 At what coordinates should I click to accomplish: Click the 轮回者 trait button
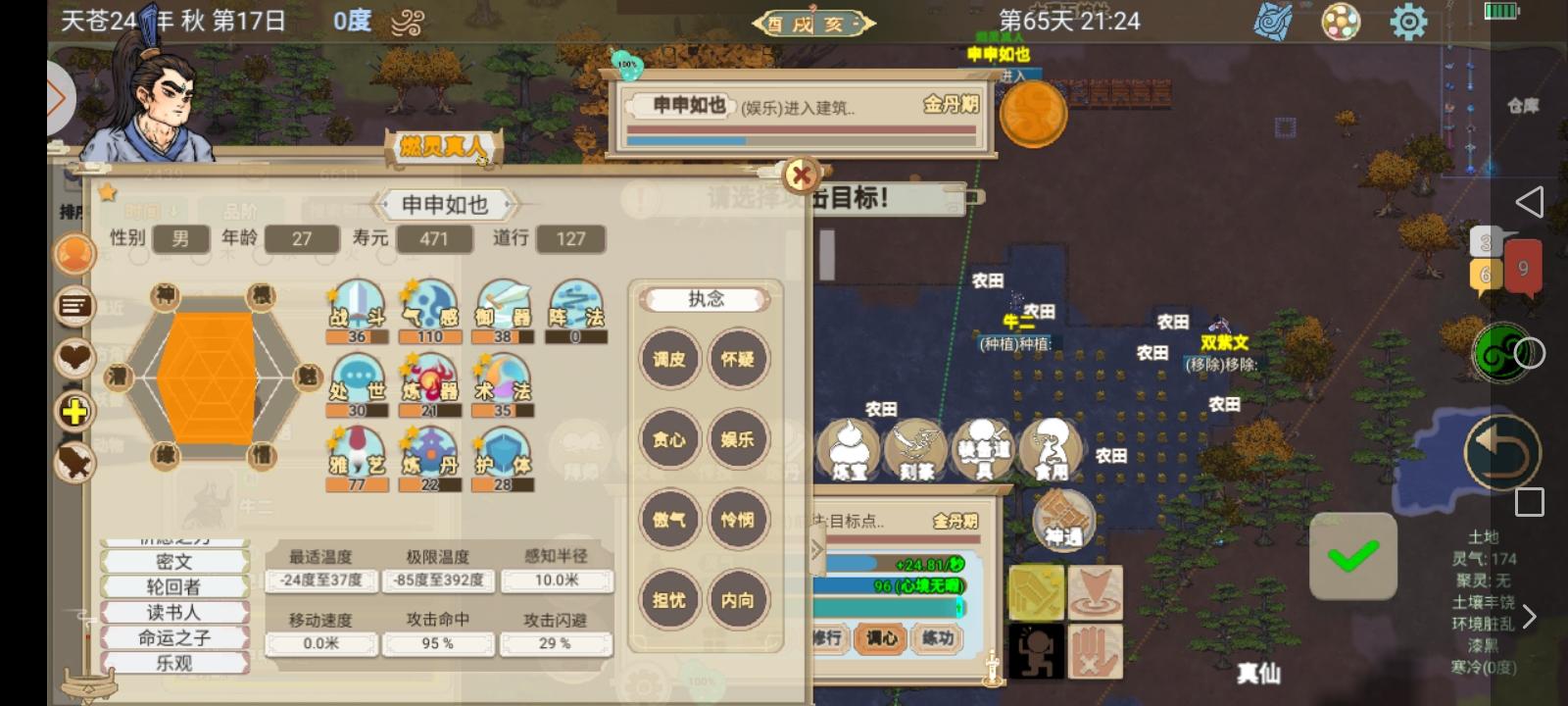174,586
